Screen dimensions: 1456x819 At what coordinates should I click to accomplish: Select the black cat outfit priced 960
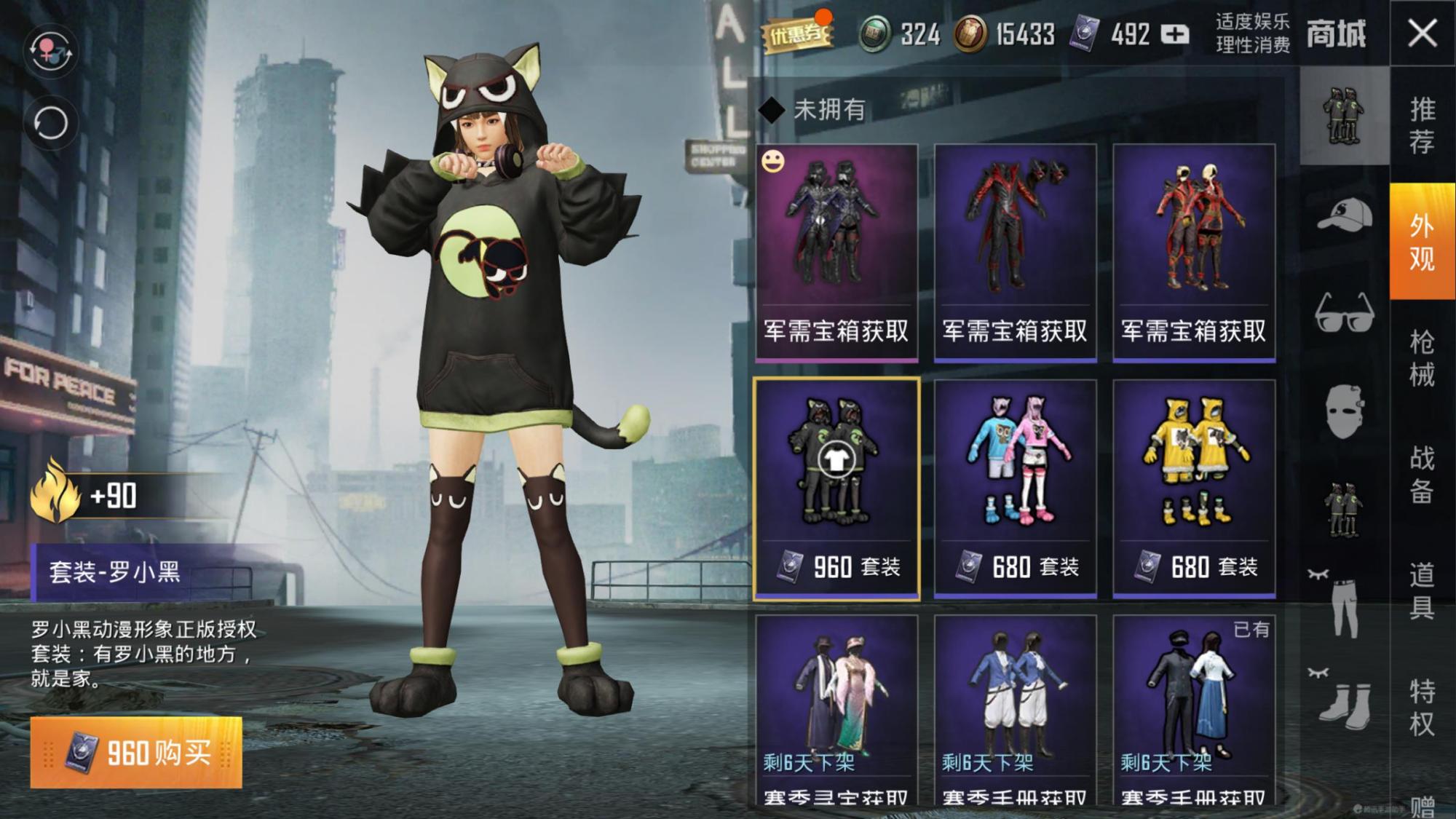tap(836, 488)
